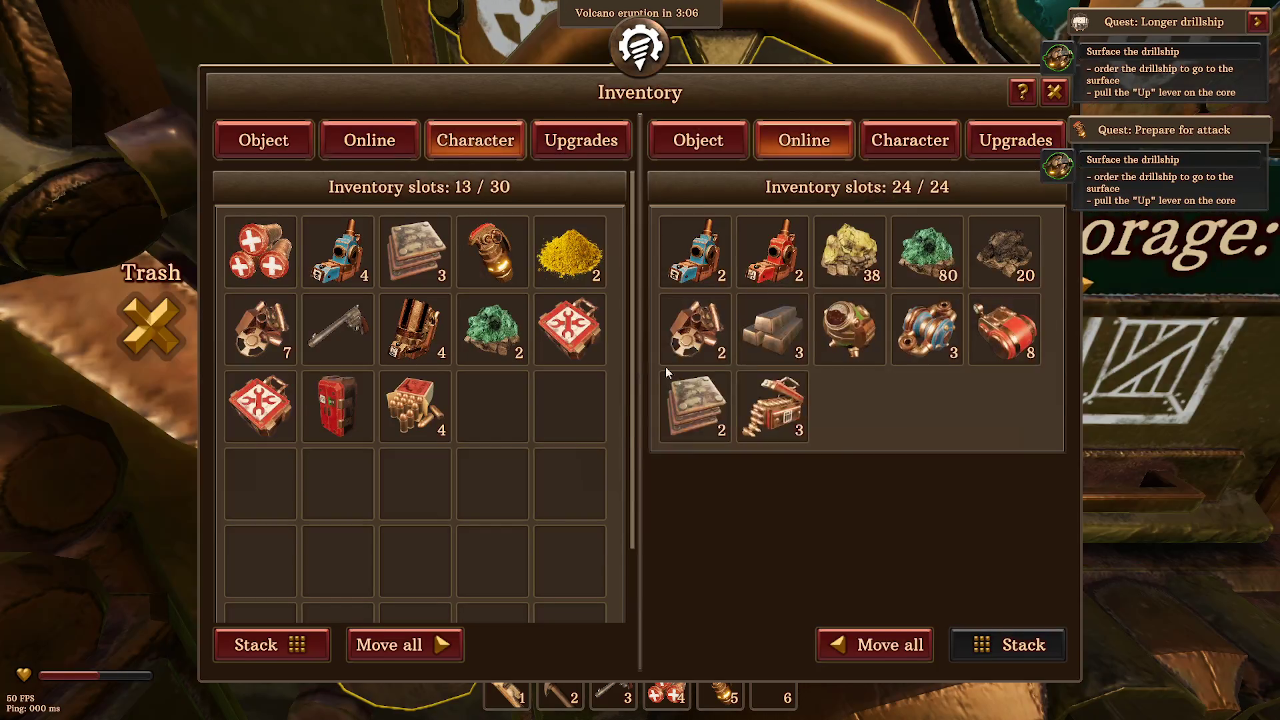1280x720 pixels.
Task: Select the yellow powder pile slot
Action: [x=570, y=252]
